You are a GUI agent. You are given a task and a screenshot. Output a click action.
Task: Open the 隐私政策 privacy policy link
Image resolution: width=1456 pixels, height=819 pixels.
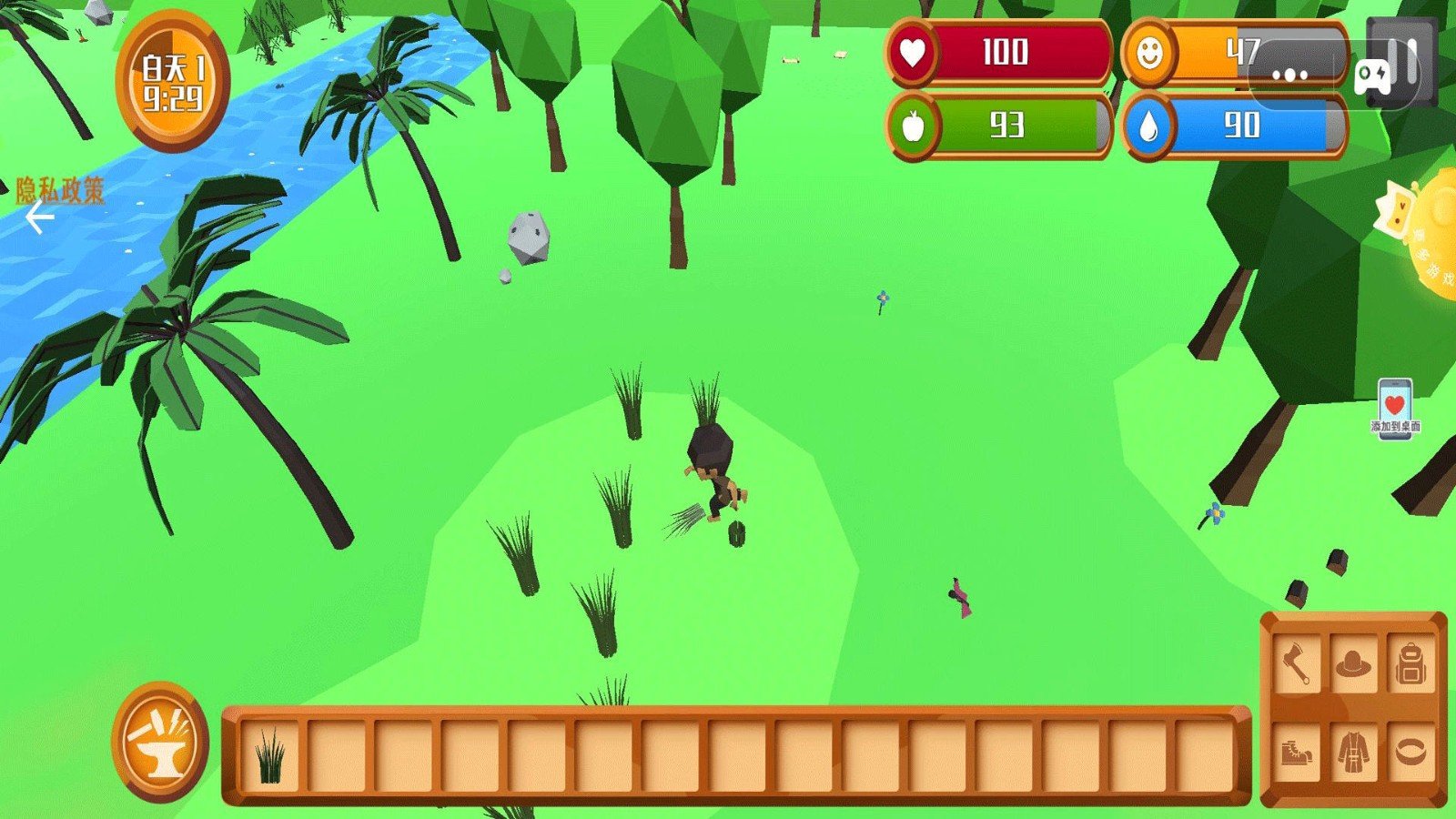coord(60,190)
